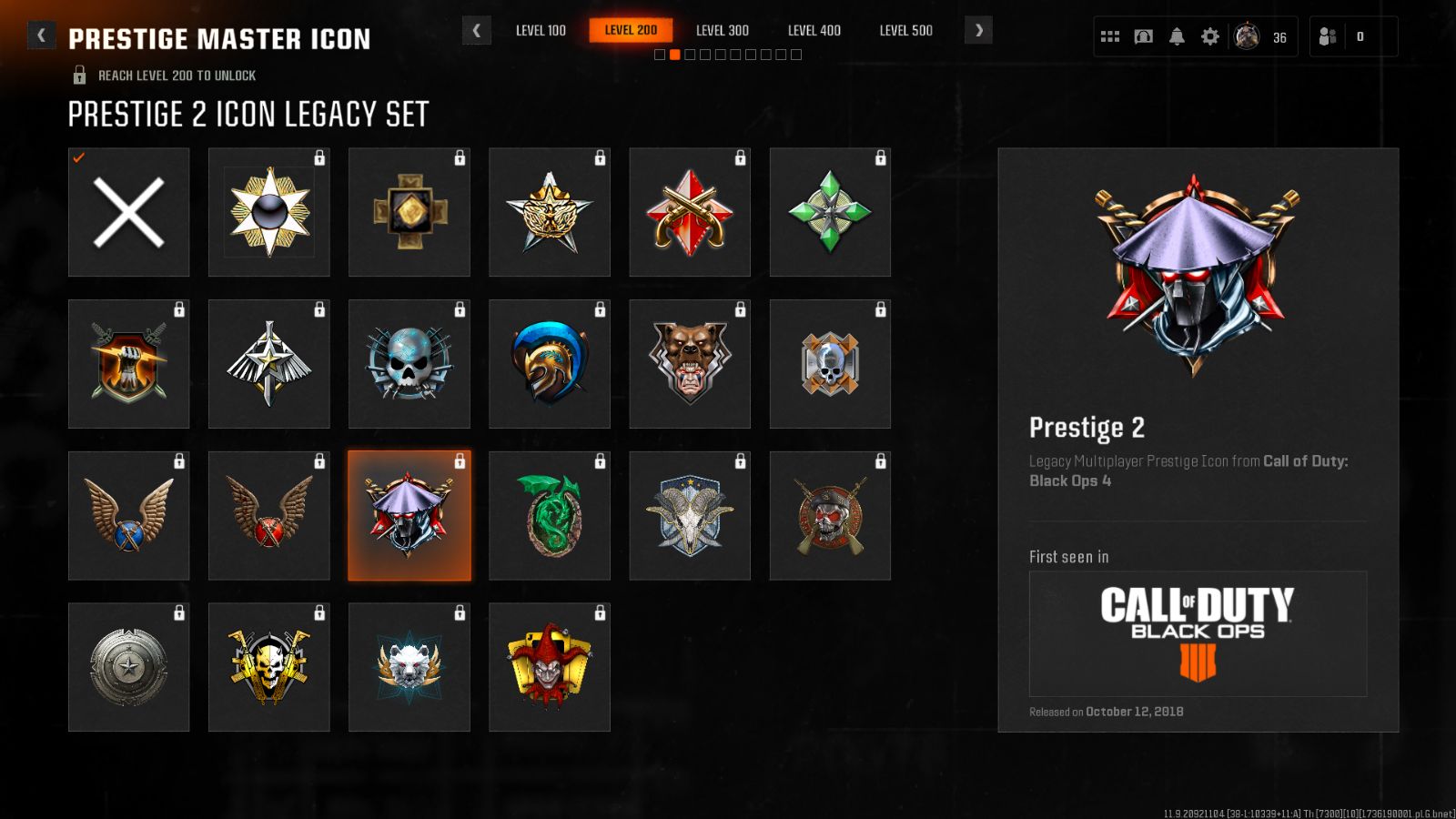Select the LEVEL 500 tab
Viewport: 1456px width, 819px height.
pos(905,30)
